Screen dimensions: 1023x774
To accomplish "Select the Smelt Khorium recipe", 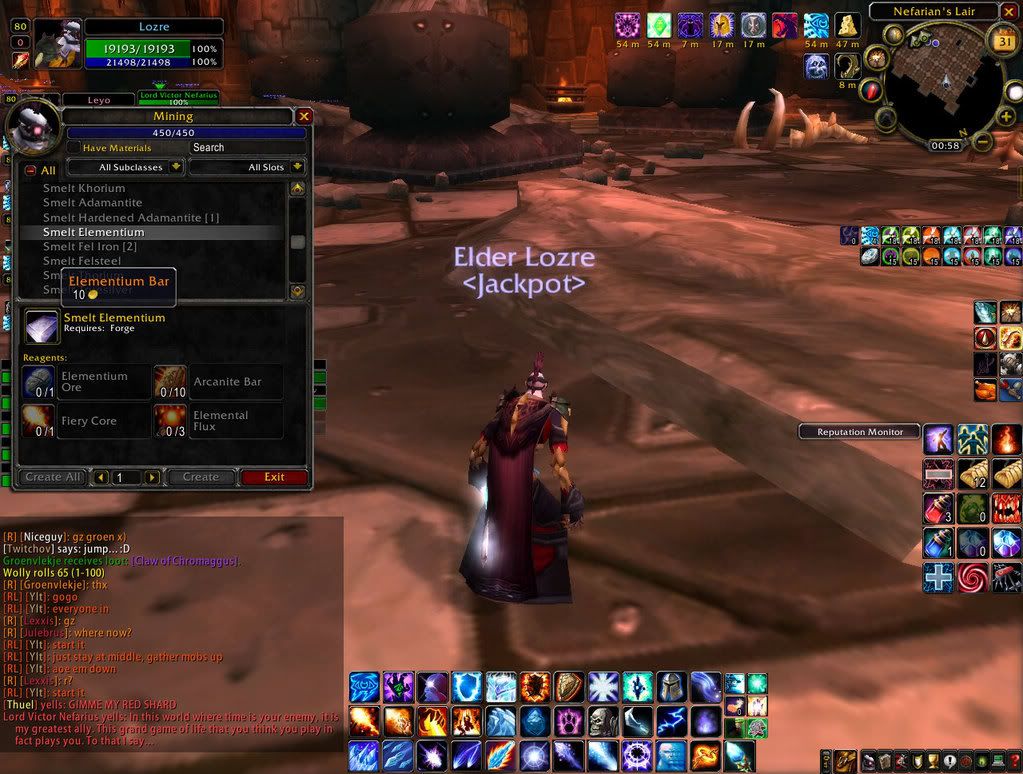I will [84, 188].
